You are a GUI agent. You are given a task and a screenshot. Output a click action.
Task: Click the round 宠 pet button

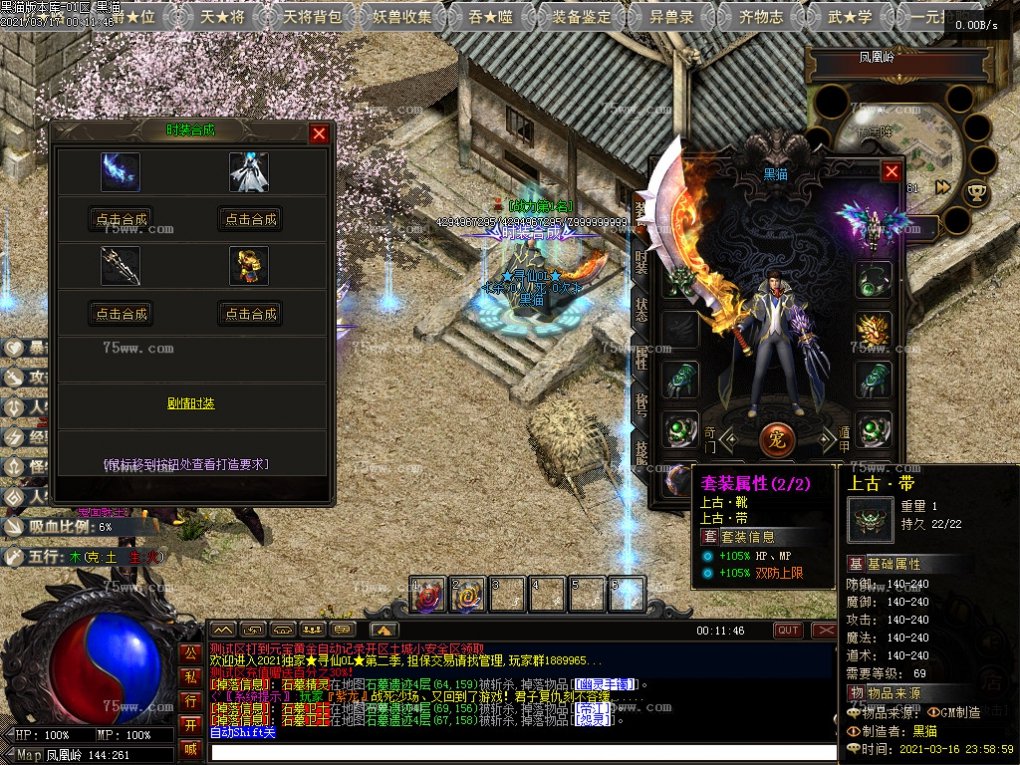(780, 437)
